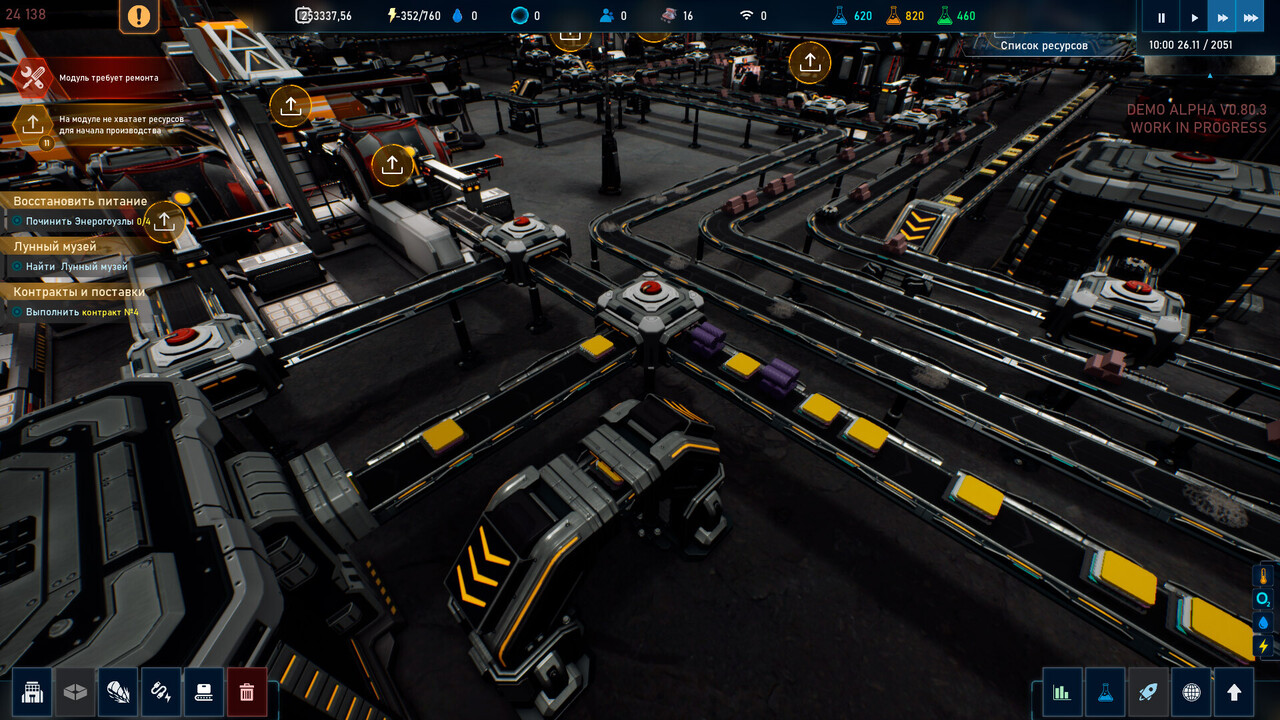The width and height of the screenshot is (1280, 720).
Task: Select the Контракты и поставки quest
Action: pos(79,292)
